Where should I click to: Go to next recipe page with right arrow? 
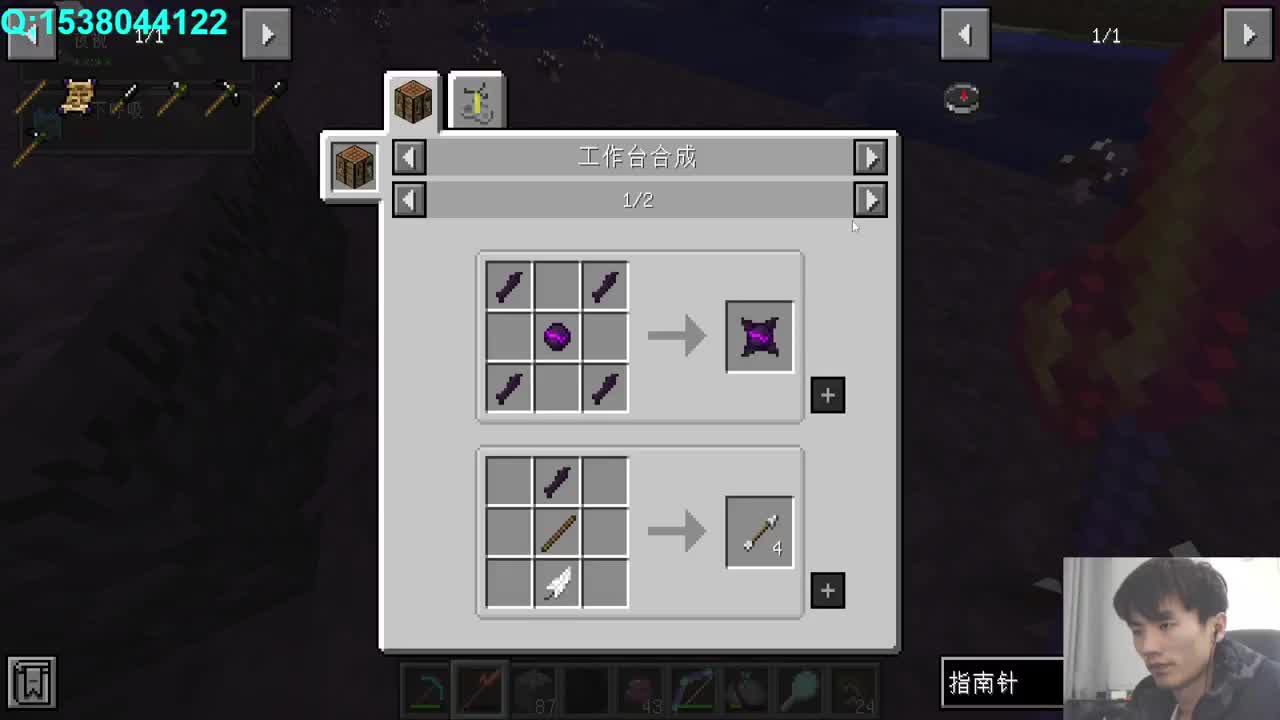tap(869, 200)
